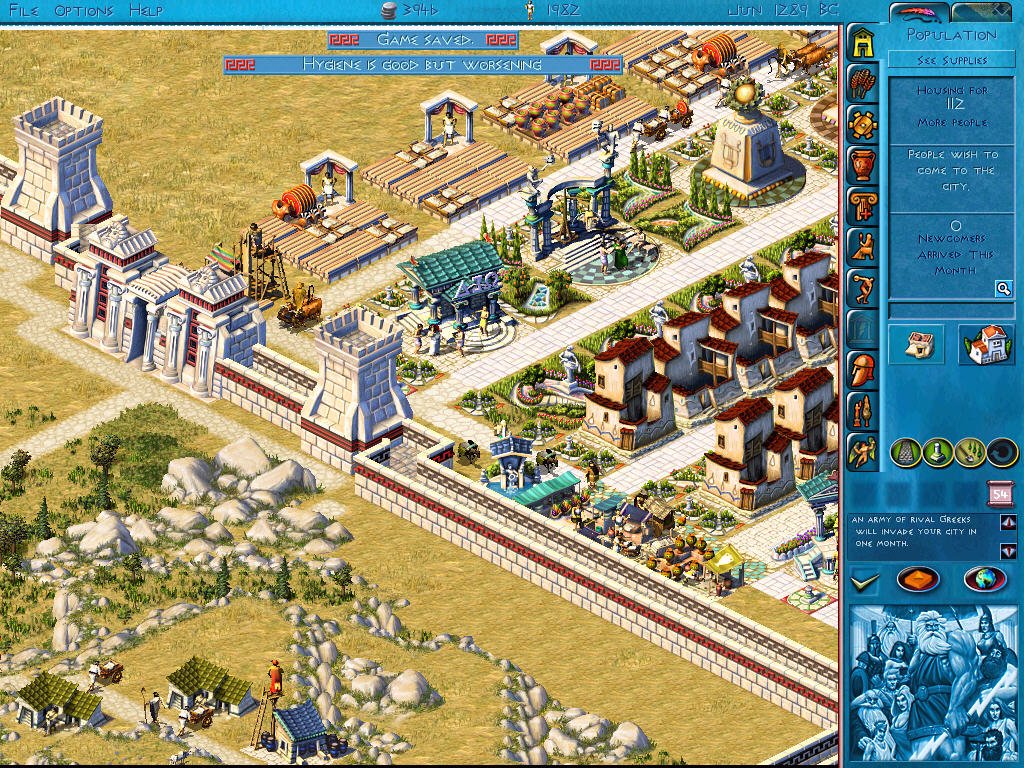Click the See Supplies button
The image size is (1024, 768).
click(952, 60)
